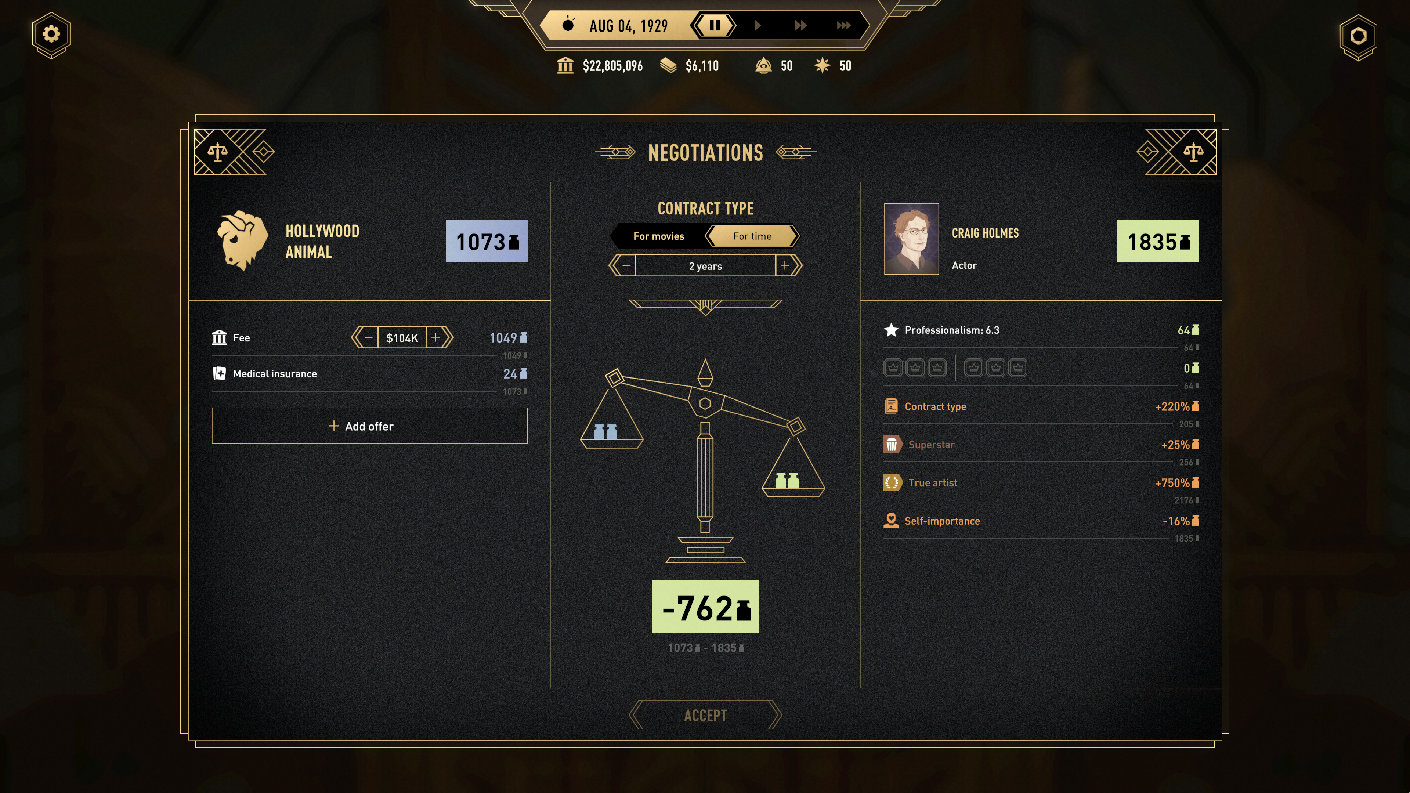Add a new offer to the deal
Viewport: 1410px width, 793px height.
(369, 426)
